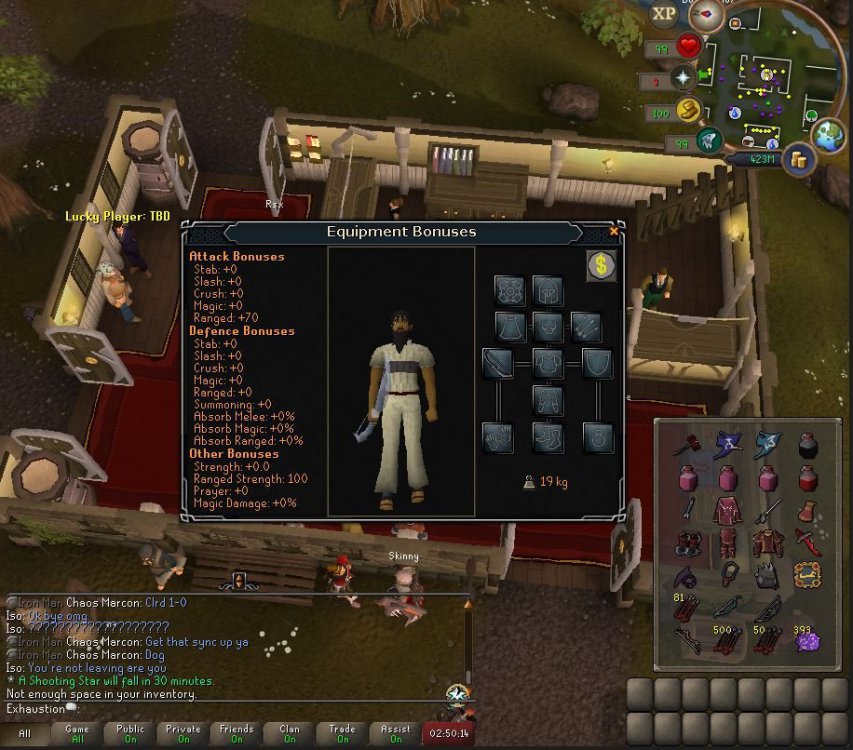Screen dimensions: 853x750
Task: Toggle the XP counter button
Action: 663,14
